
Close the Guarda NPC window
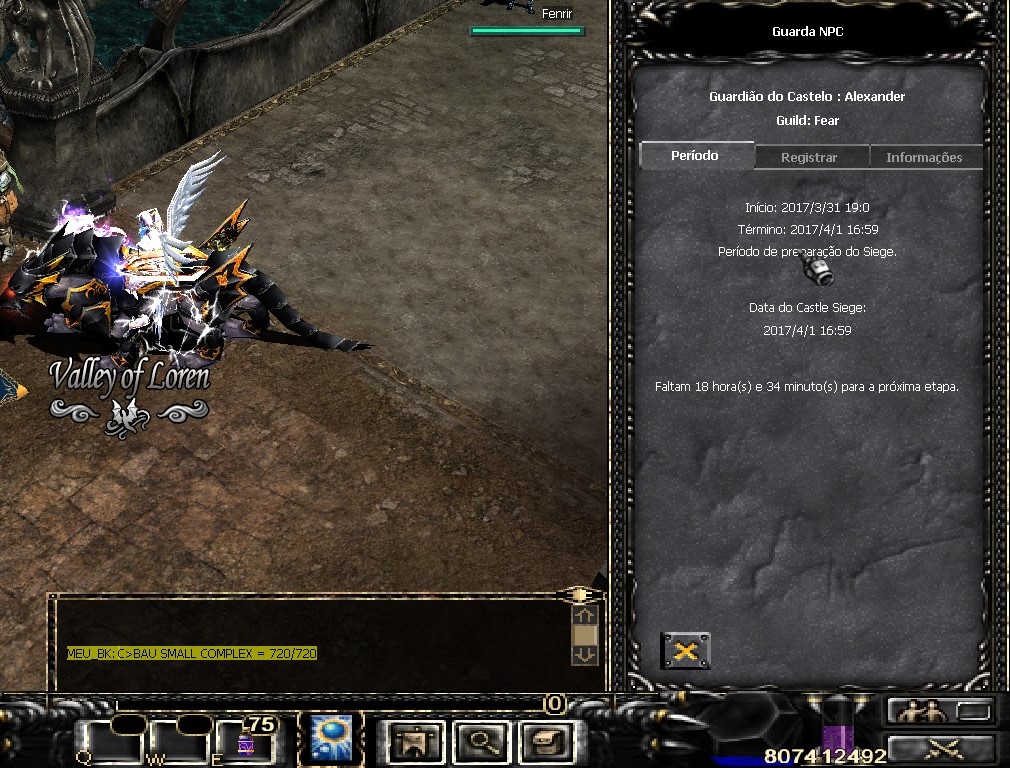(686, 651)
